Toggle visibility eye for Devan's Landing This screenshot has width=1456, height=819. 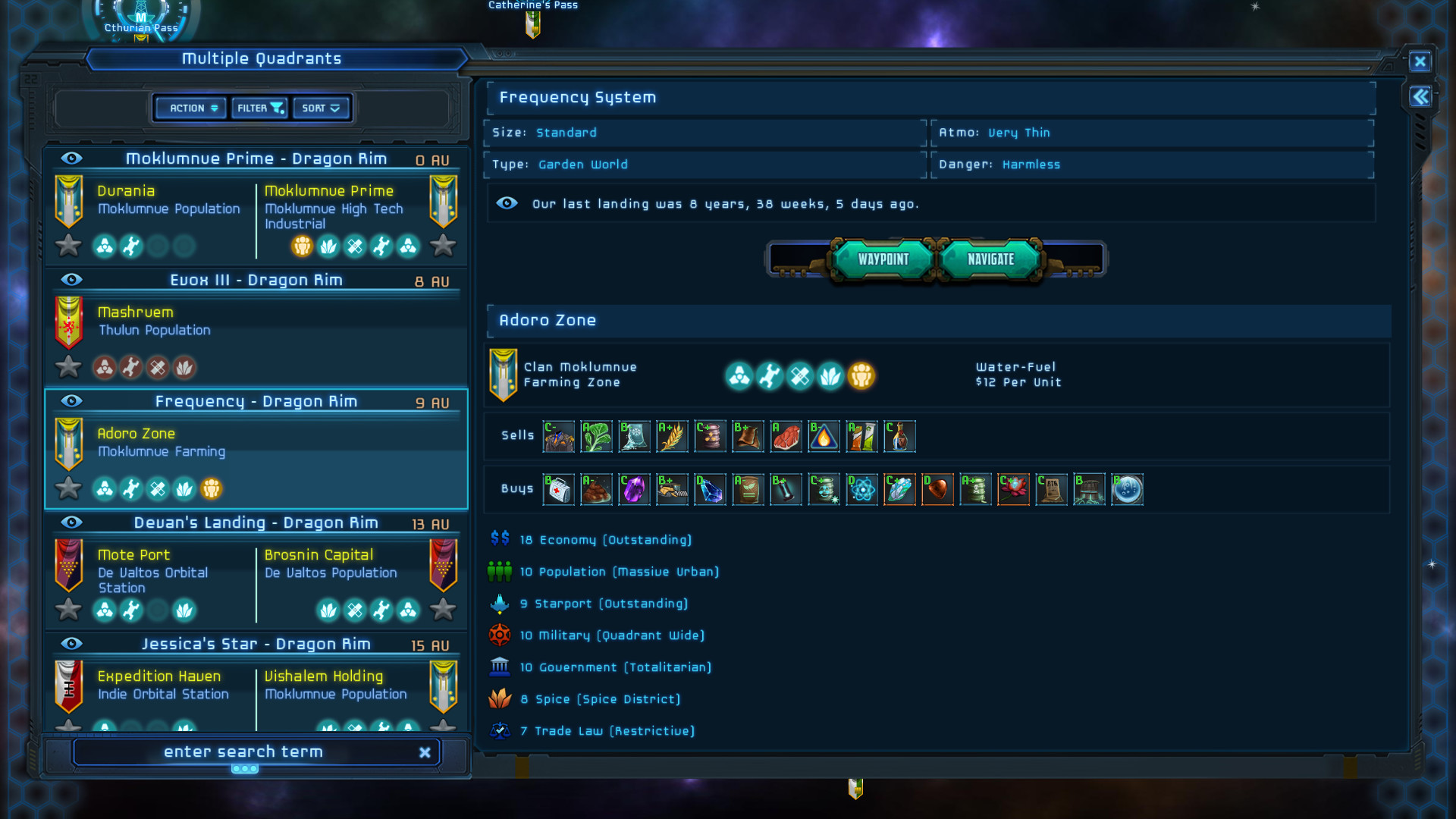tap(71, 522)
